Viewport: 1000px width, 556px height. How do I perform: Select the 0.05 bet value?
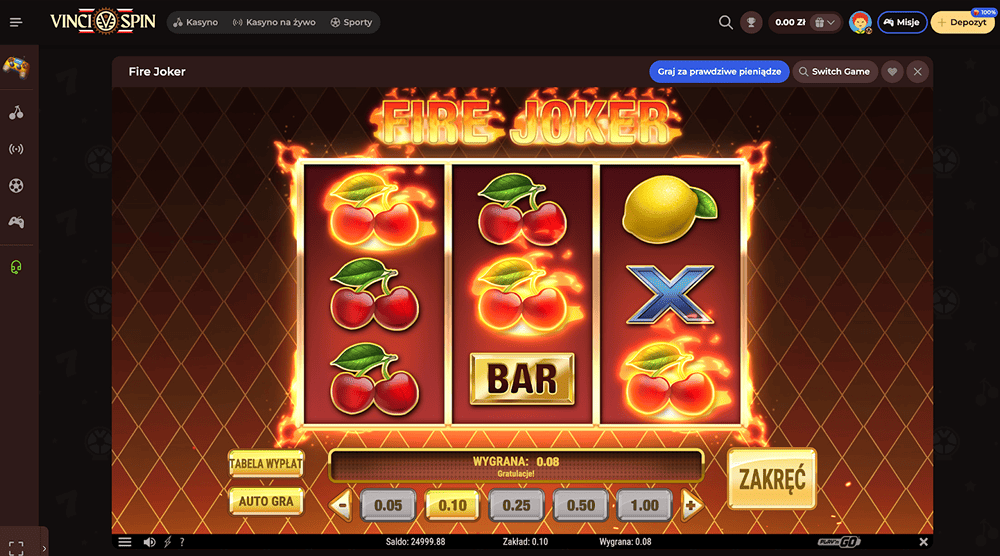click(x=388, y=505)
